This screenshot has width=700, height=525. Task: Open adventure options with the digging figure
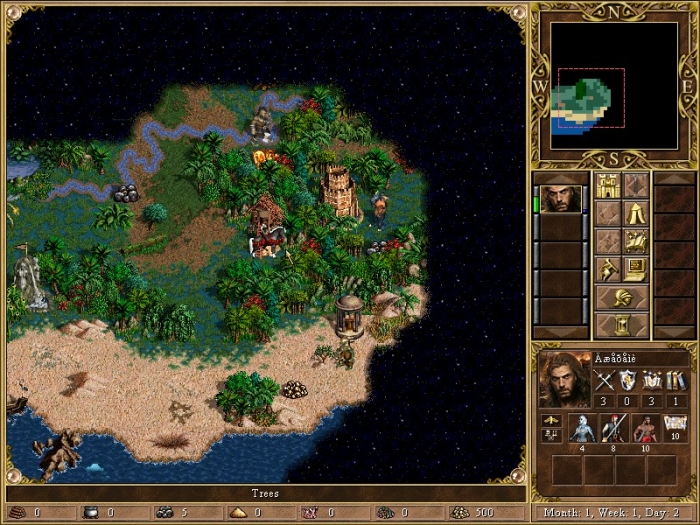point(608,269)
